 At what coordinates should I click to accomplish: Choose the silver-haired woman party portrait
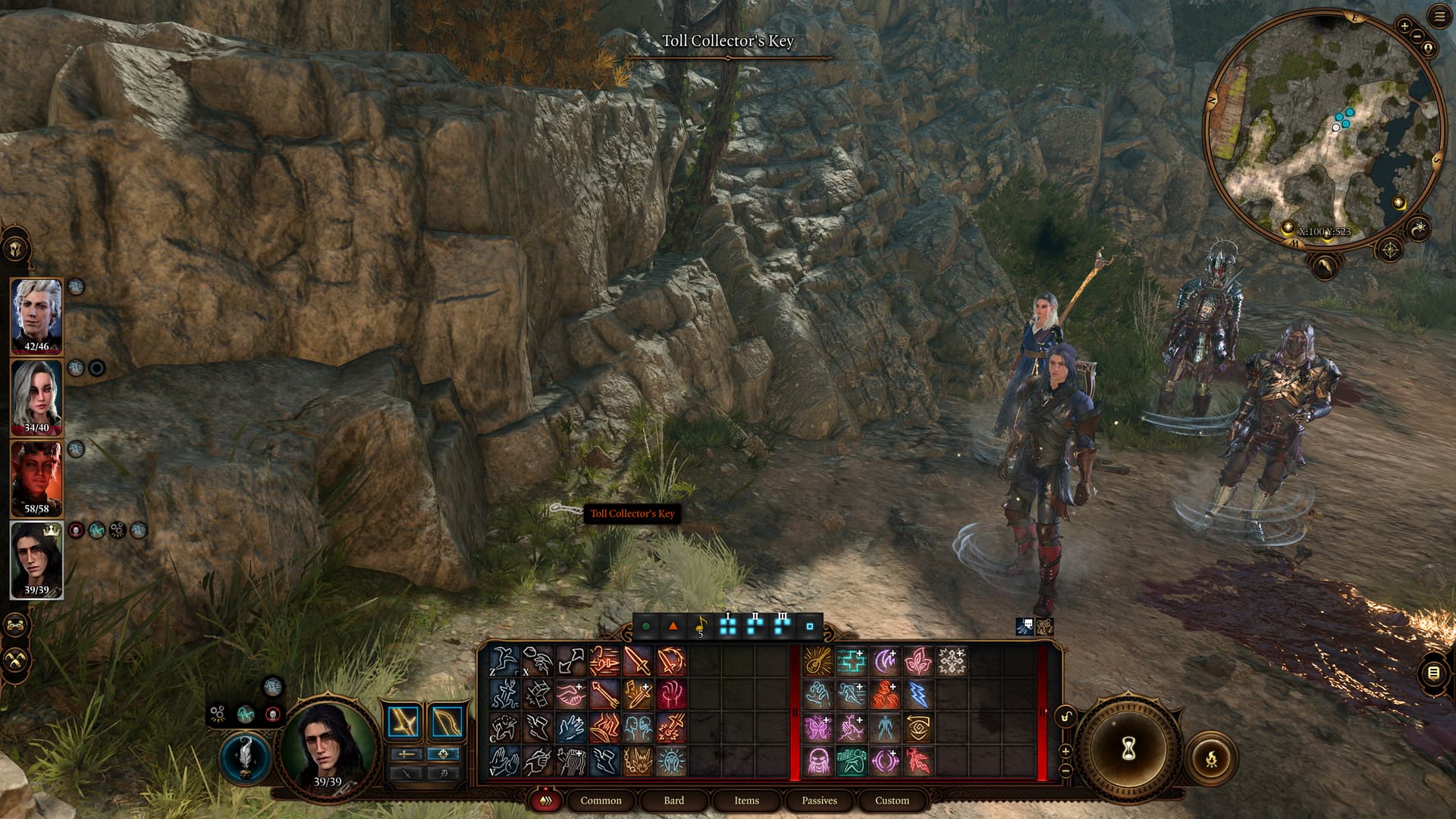click(36, 397)
